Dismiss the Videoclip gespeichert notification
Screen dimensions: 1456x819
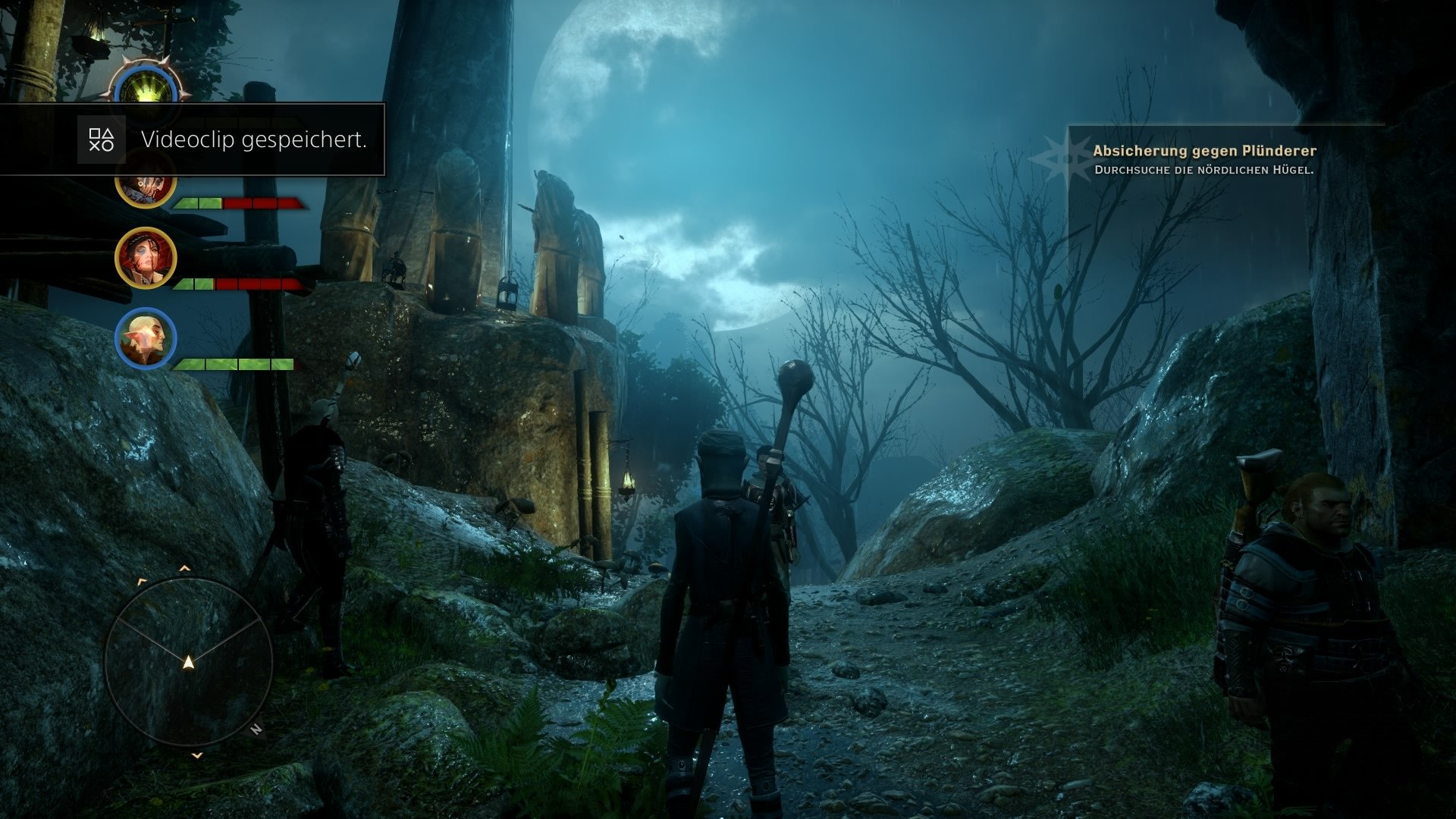[254, 140]
